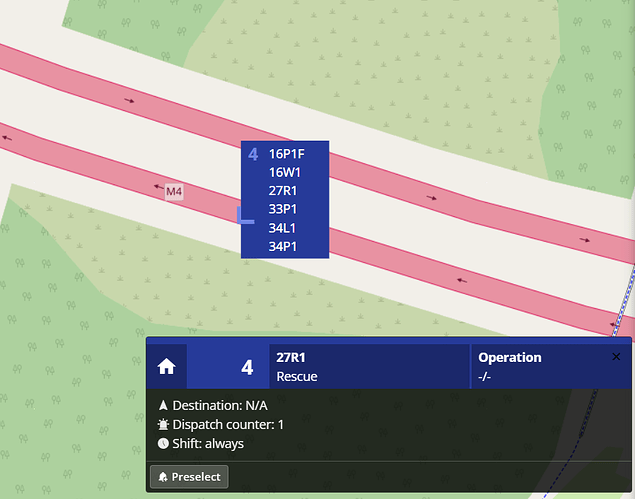Viewport: 635px width, 499px height.
Task: Click the status 4 badge in the panel
Action: [247, 367]
